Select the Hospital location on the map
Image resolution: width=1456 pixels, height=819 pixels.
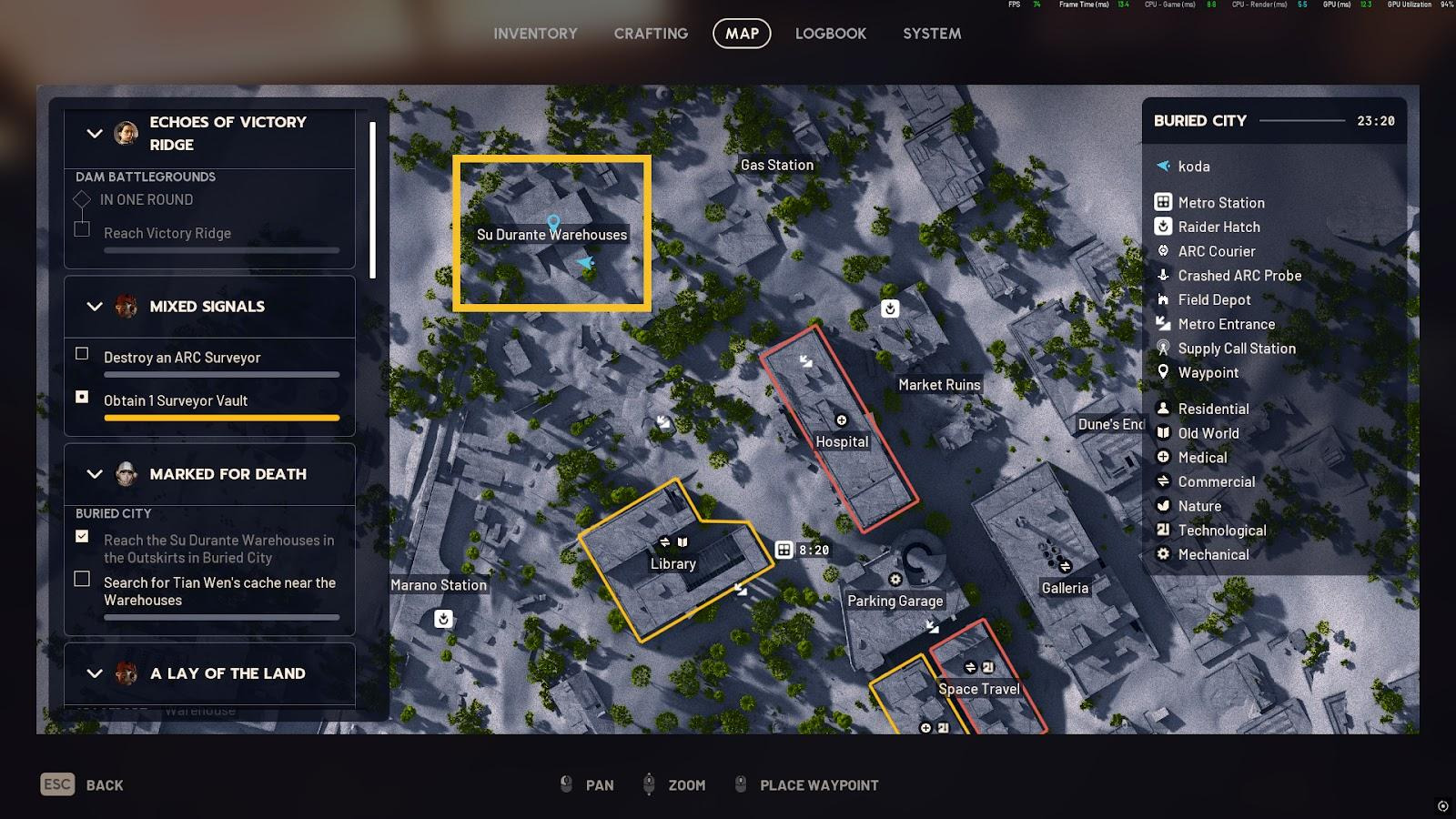[842, 441]
